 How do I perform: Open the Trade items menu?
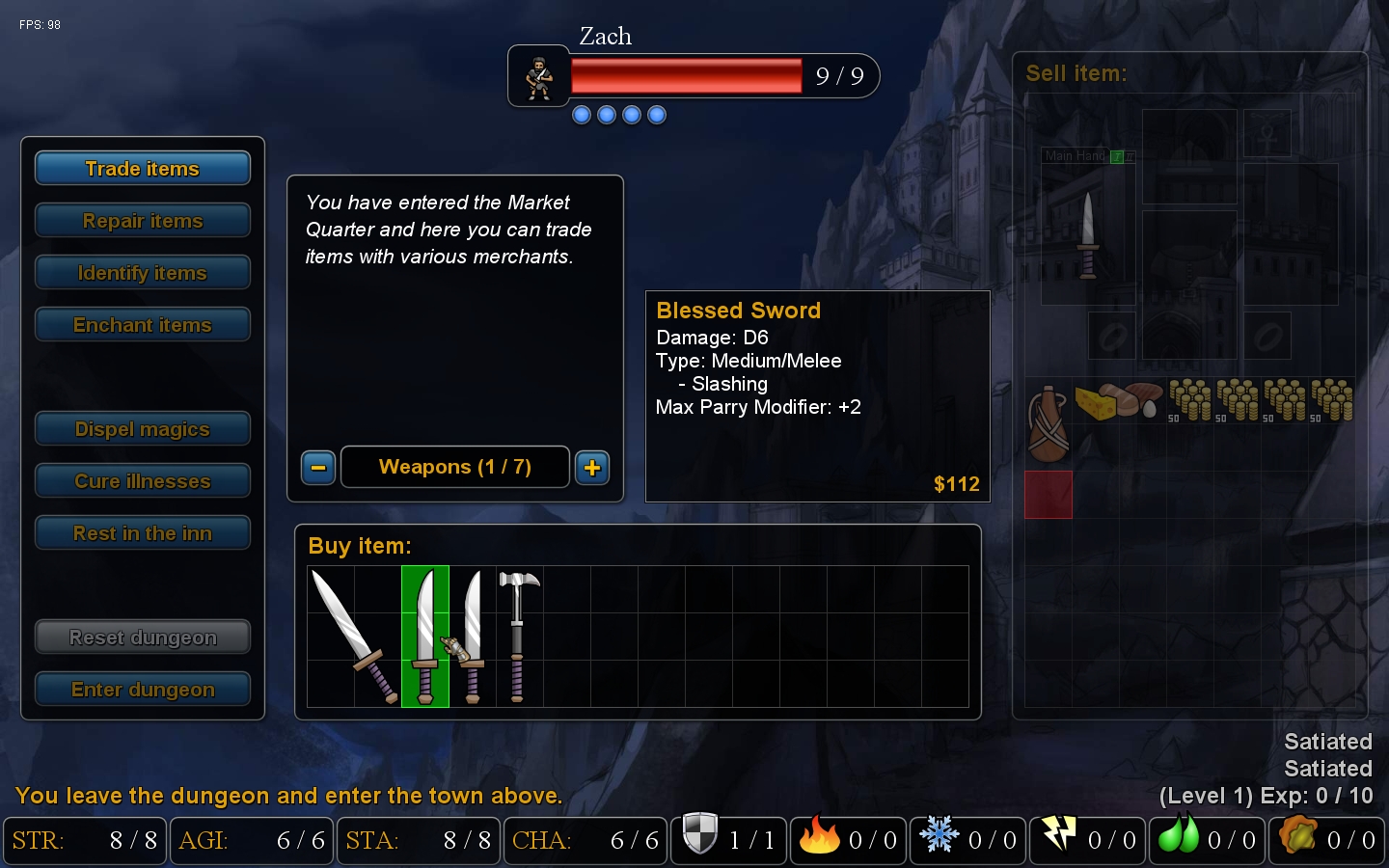point(143,169)
